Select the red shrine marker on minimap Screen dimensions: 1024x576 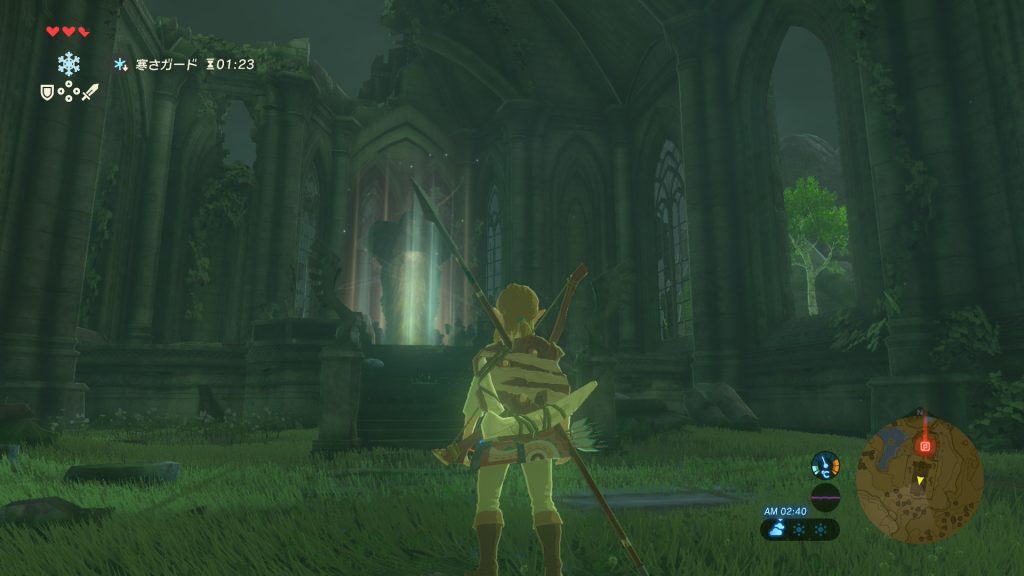925,445
